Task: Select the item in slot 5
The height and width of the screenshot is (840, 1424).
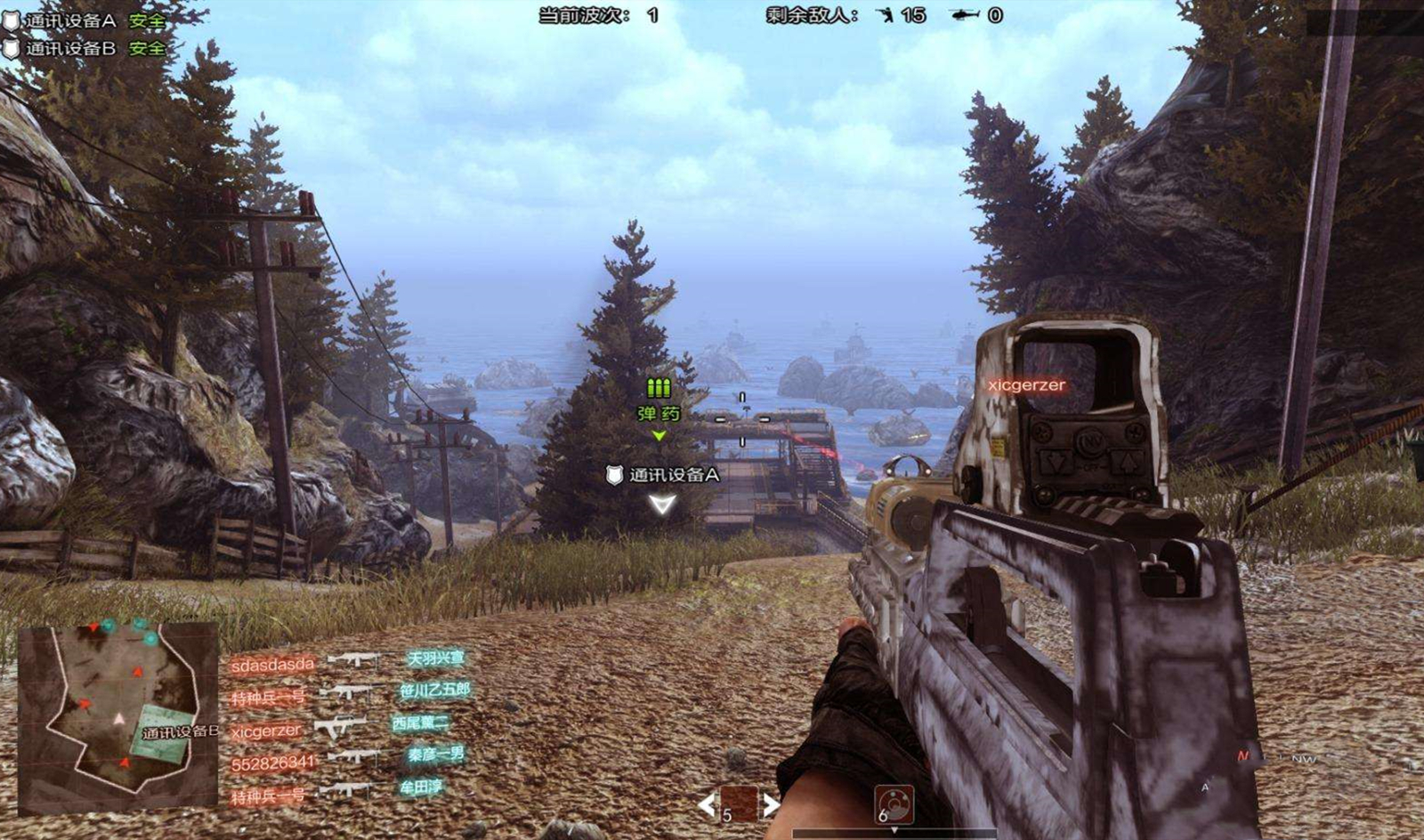Action: pos(739,804)
